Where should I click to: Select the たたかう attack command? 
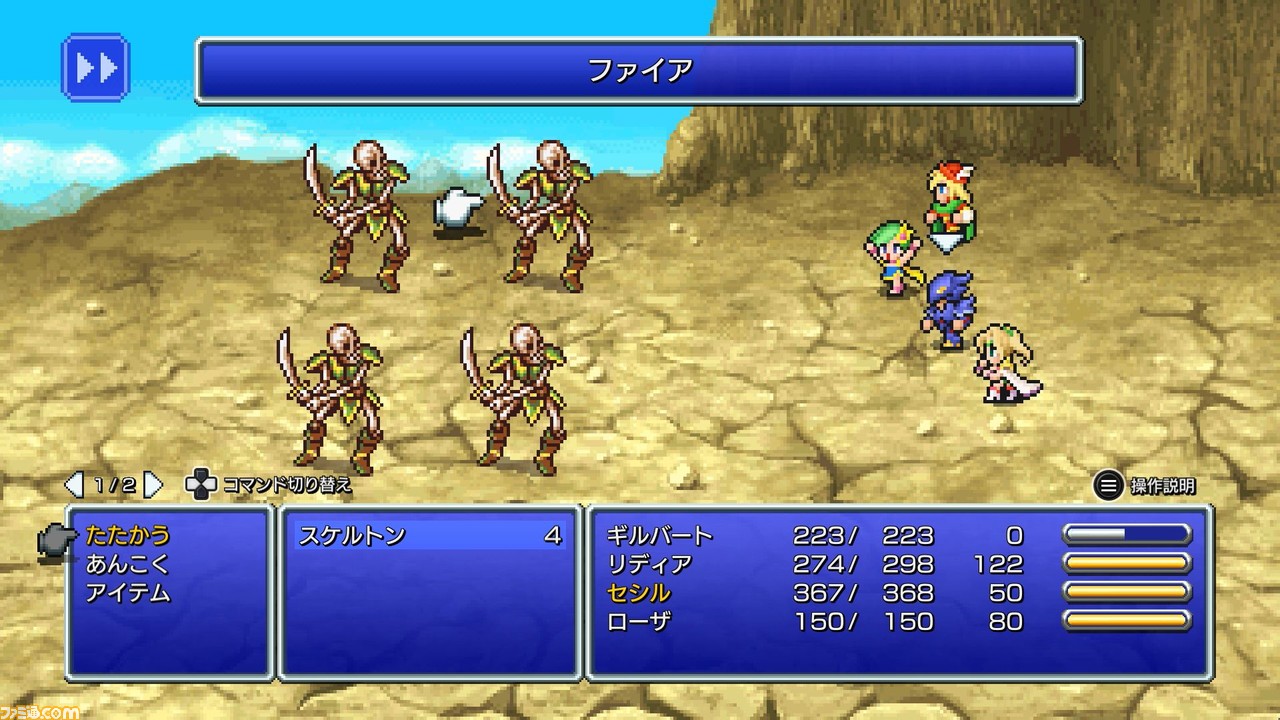[128, 535]
